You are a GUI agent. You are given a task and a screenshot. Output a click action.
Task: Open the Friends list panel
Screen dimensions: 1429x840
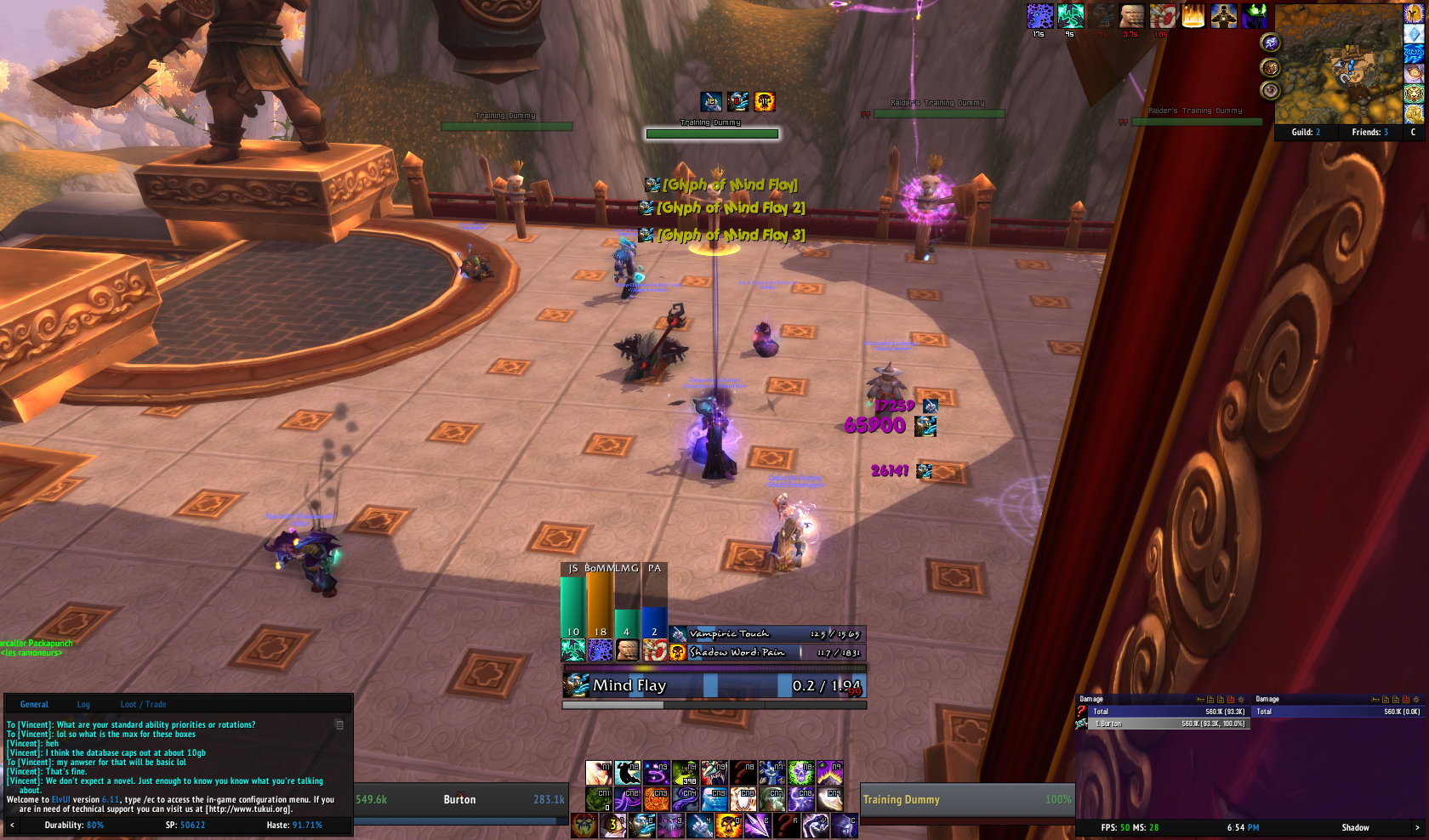click(x=1369, y=133)
